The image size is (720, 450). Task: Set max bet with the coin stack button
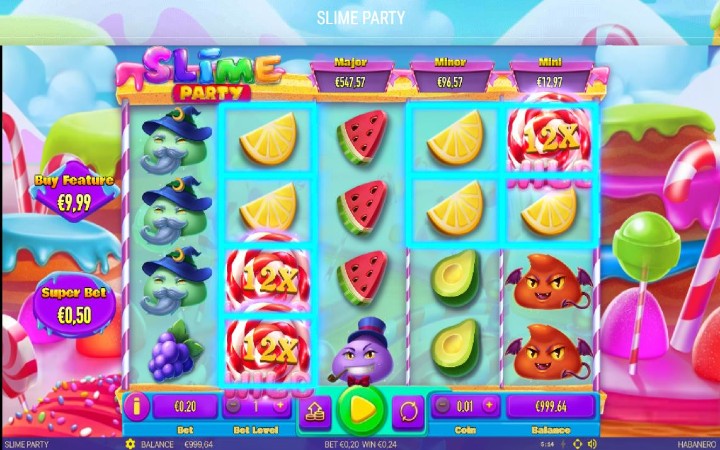[314, 409]
